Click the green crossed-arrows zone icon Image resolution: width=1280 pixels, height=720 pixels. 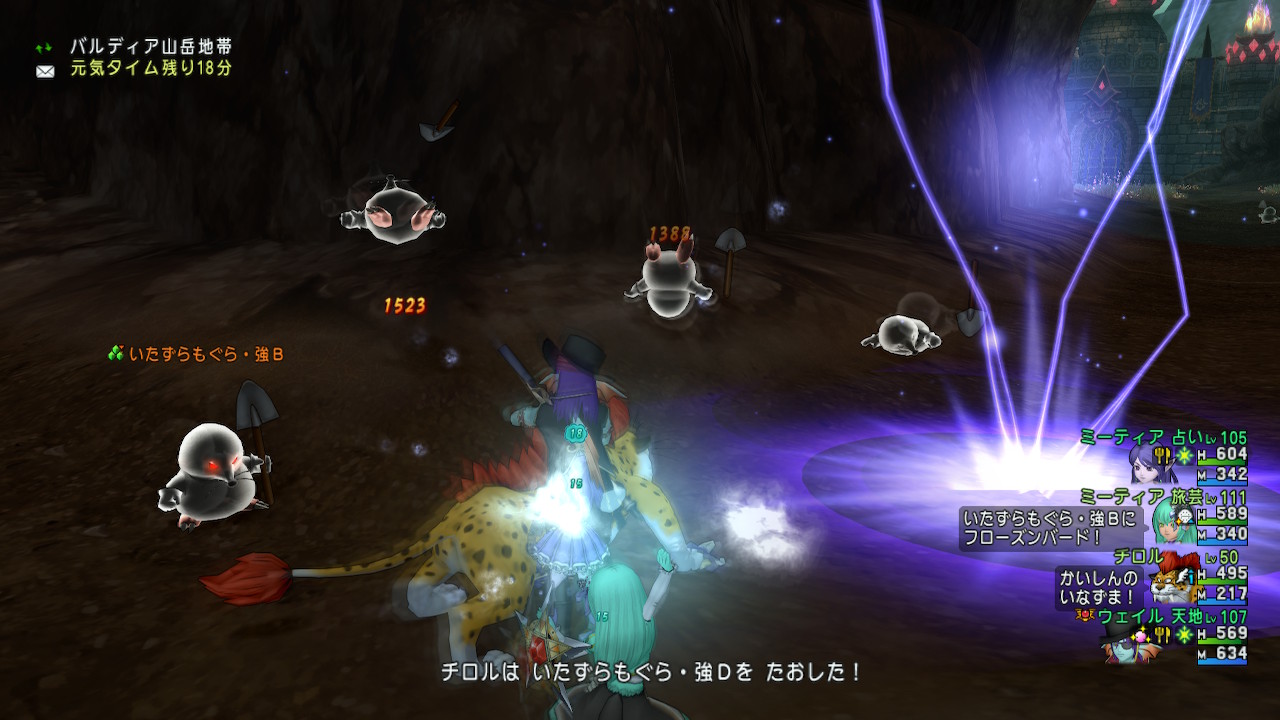44,46
